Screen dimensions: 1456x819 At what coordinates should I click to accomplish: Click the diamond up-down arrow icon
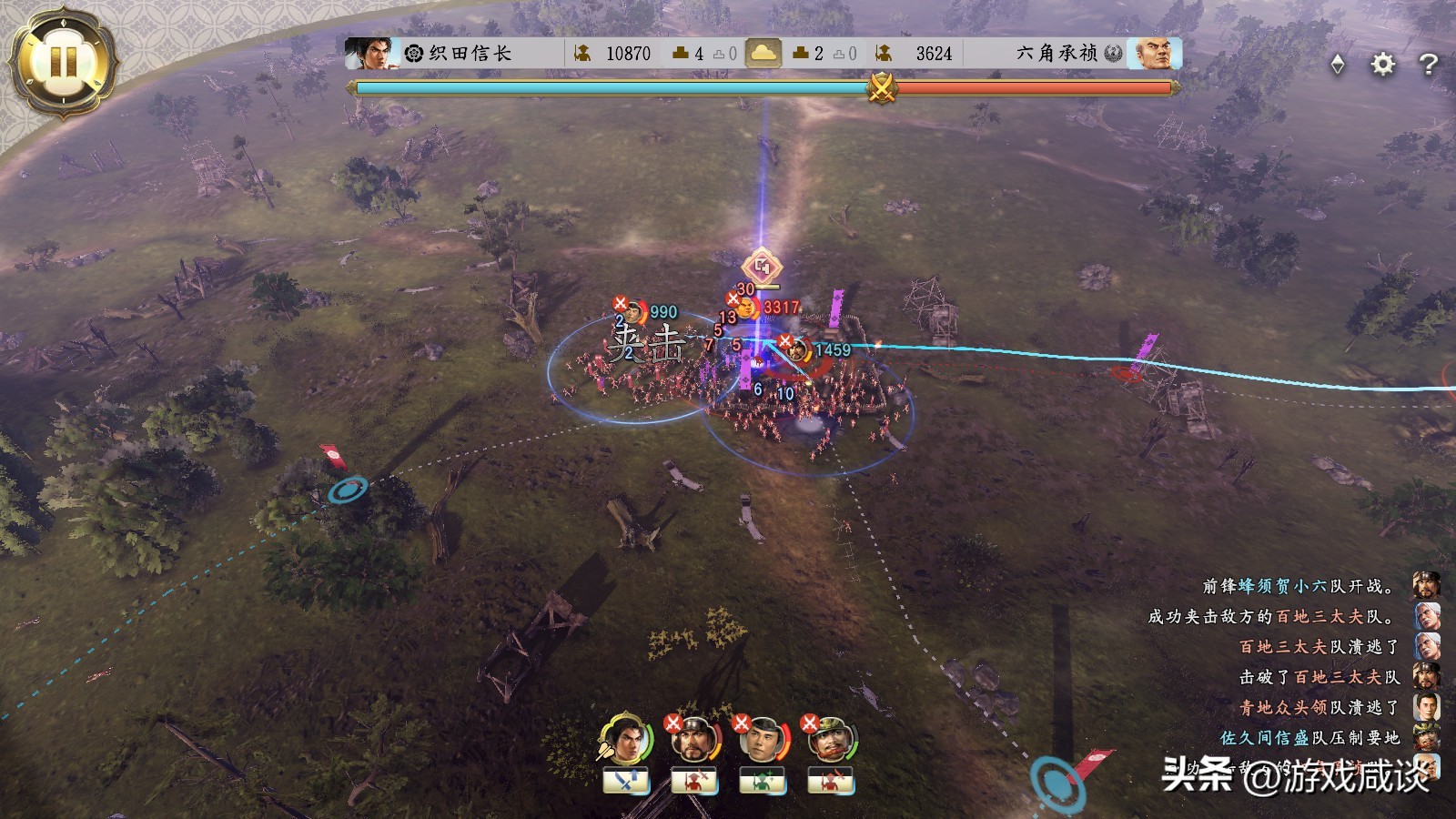(1337, 64)
